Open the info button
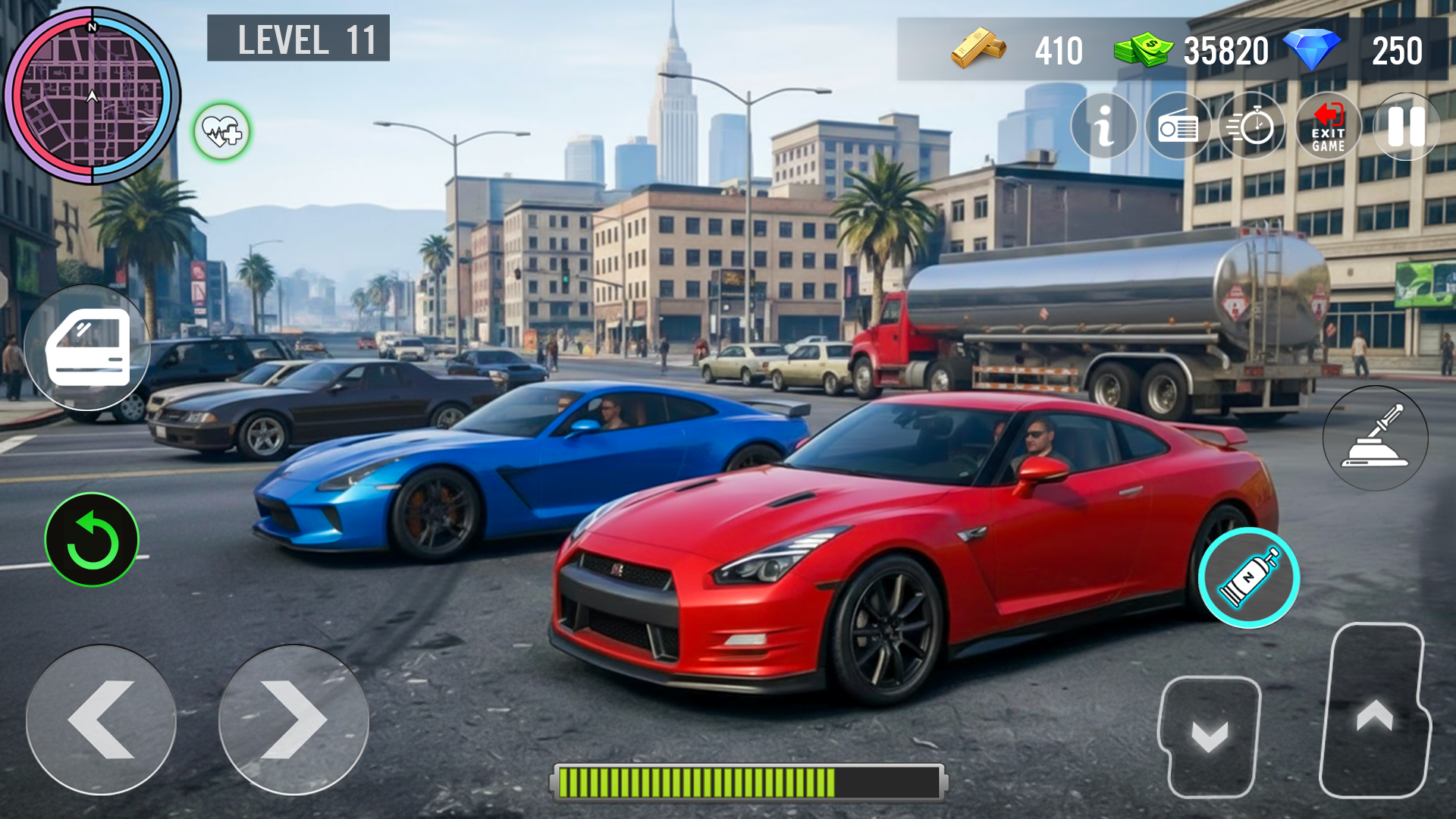 tap(1103, 126)
